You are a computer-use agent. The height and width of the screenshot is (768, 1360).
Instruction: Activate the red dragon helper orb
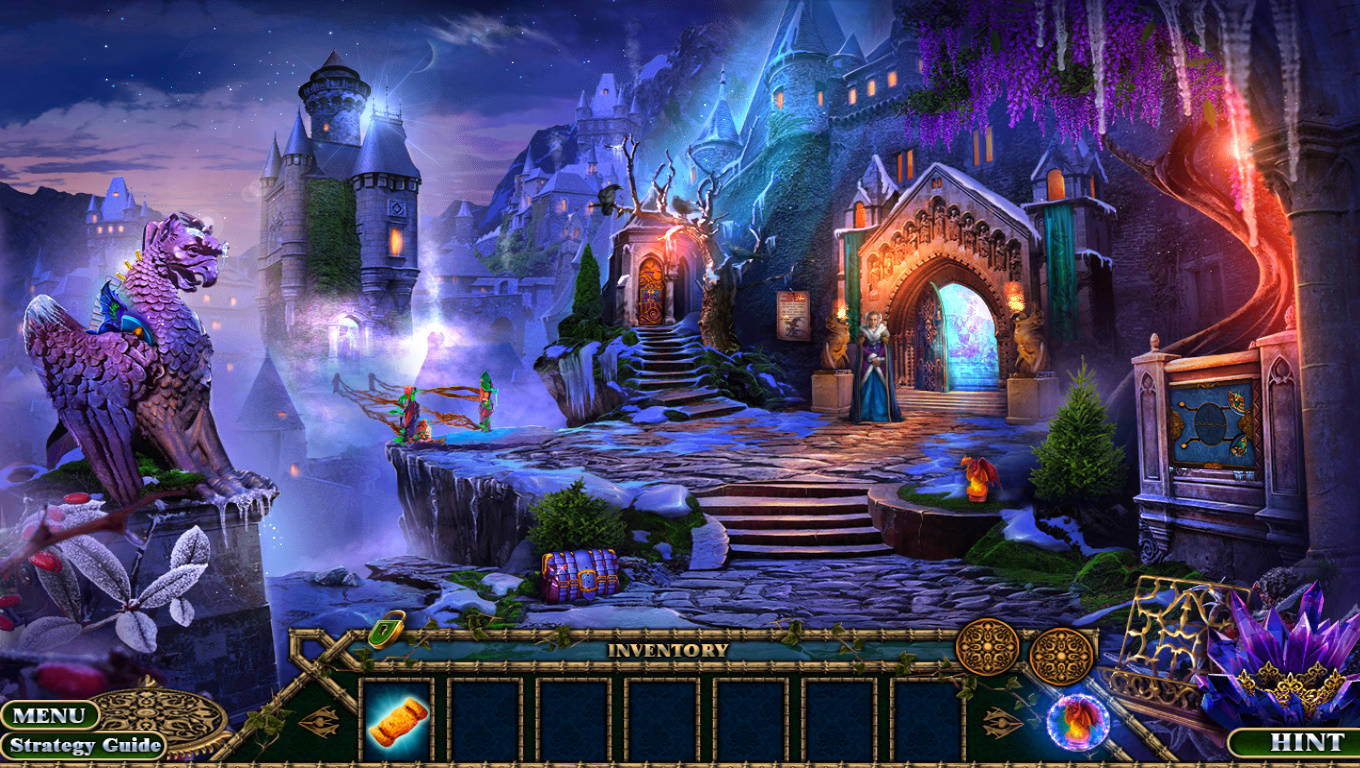coord(1077,721)
